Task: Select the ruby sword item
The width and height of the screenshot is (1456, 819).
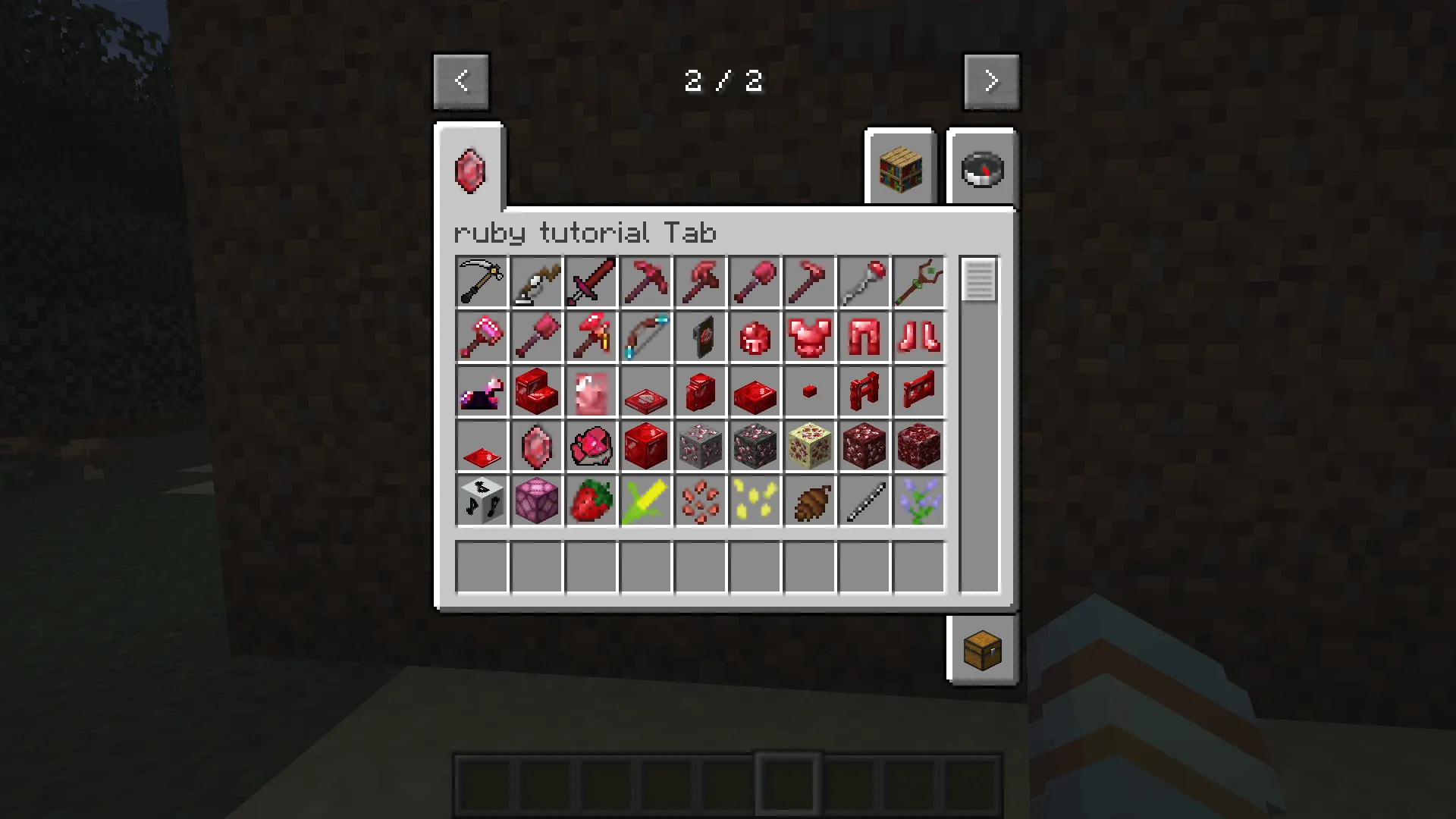Action: (x=591, y=281)
